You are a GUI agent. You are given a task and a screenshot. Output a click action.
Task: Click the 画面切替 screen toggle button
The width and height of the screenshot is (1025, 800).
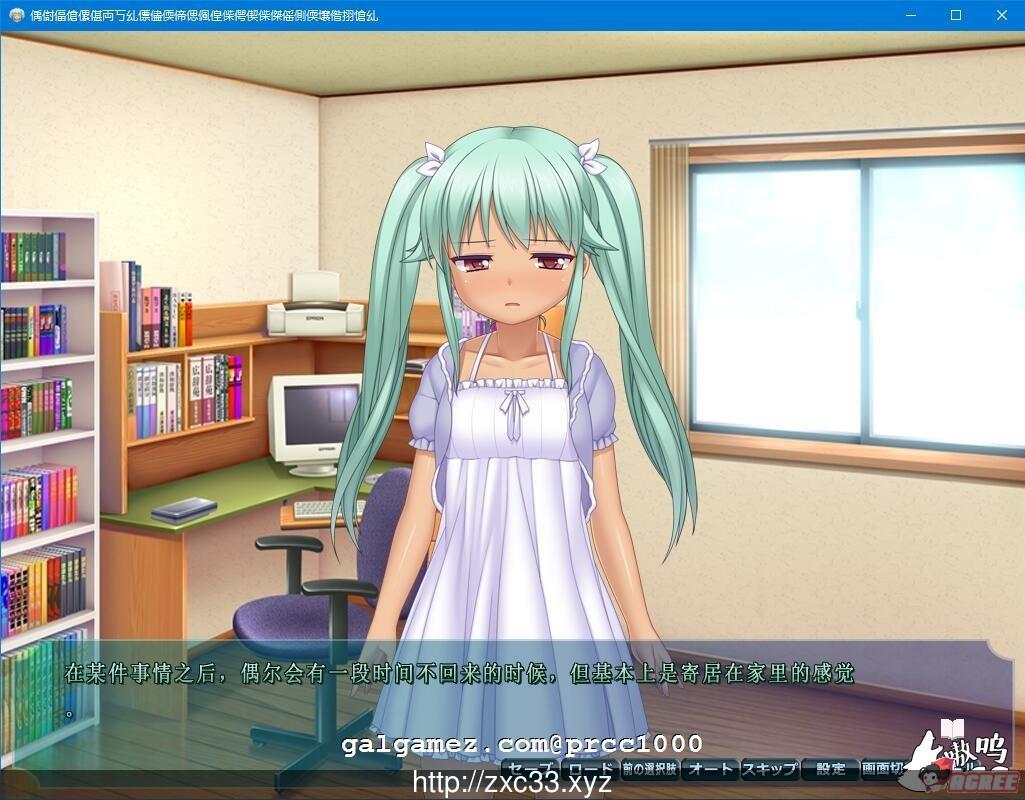point(883,769)
